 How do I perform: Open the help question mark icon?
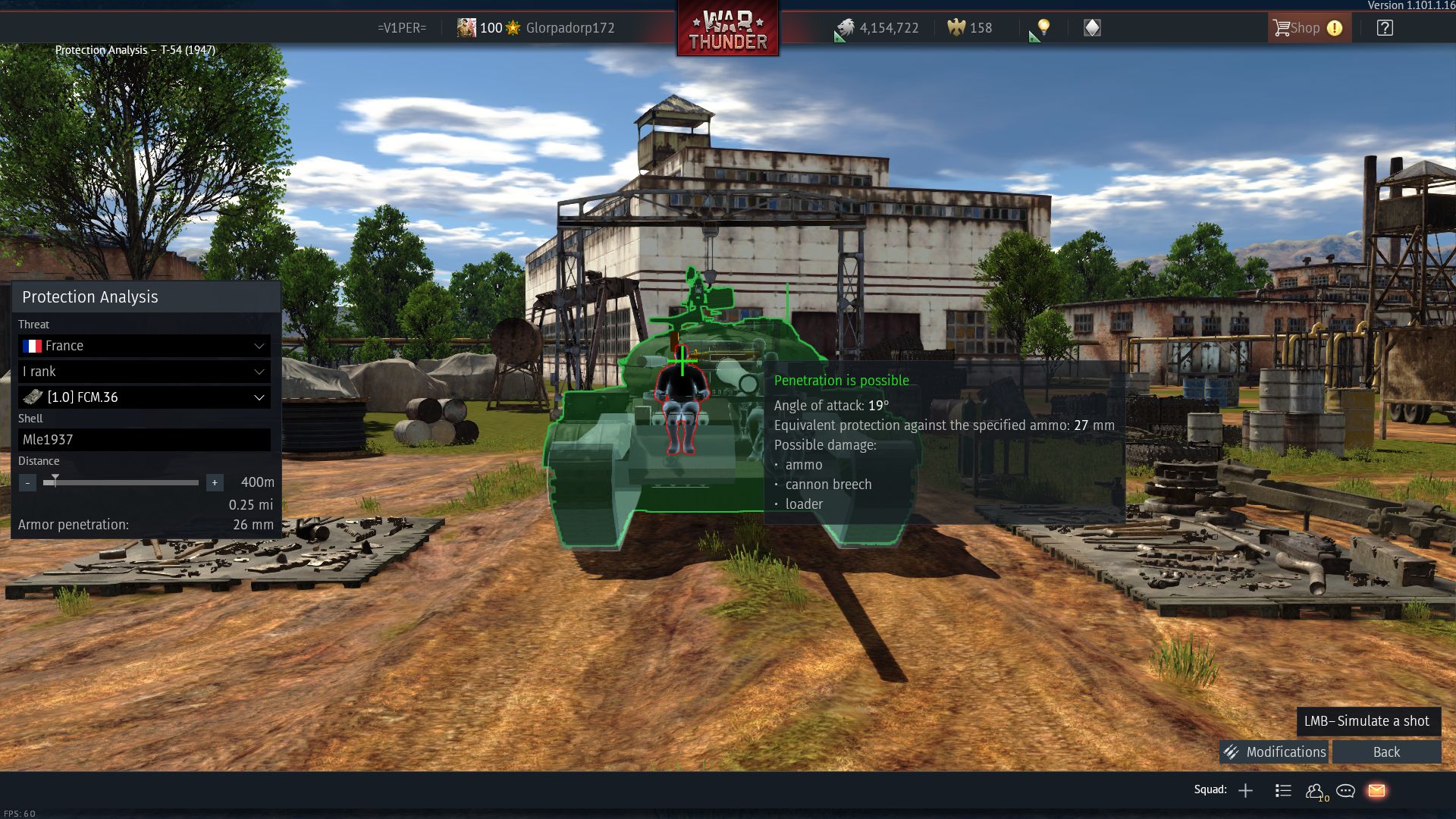pos(1385,27)
